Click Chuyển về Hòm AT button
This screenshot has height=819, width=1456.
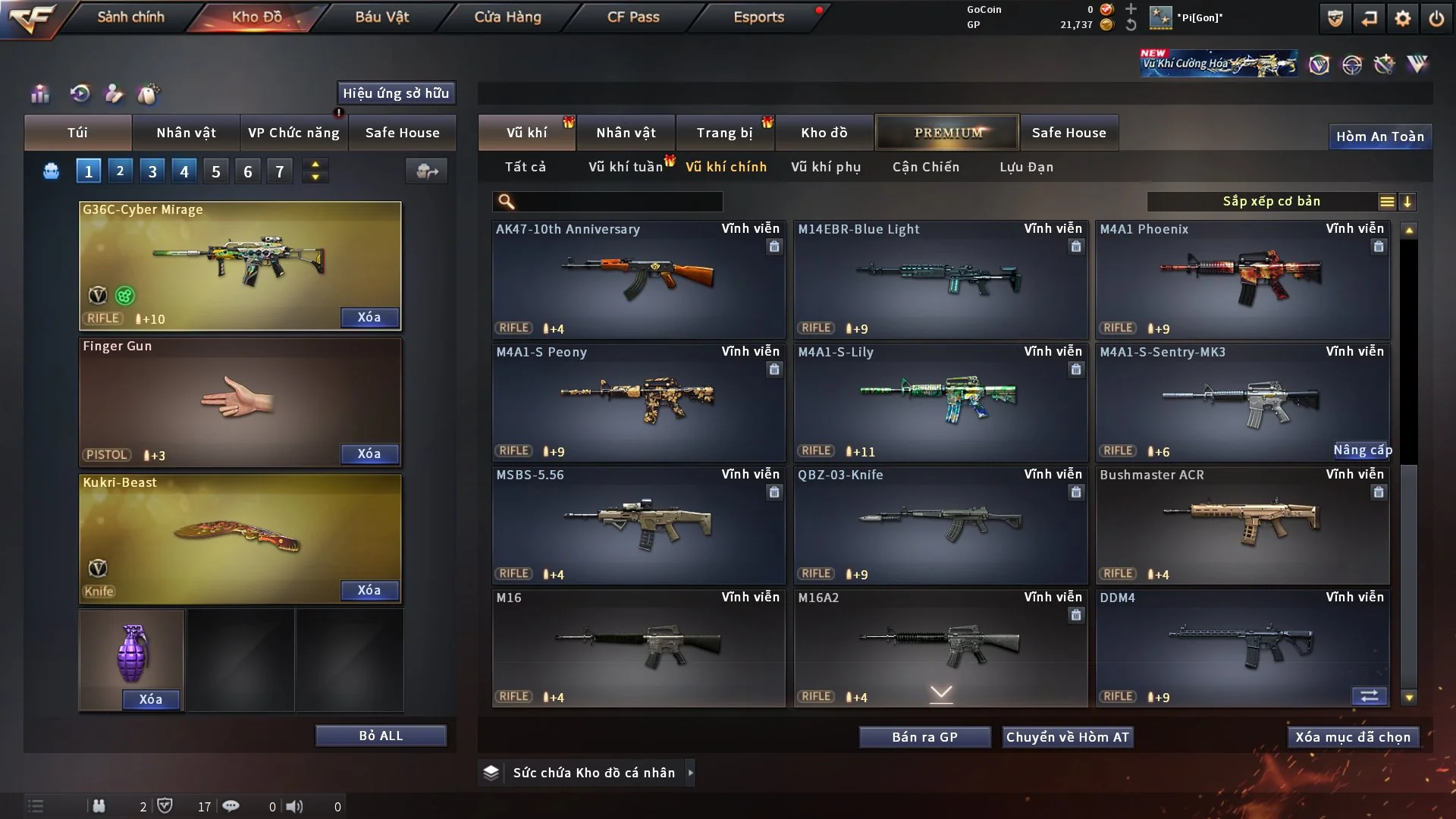(1068, 737)
